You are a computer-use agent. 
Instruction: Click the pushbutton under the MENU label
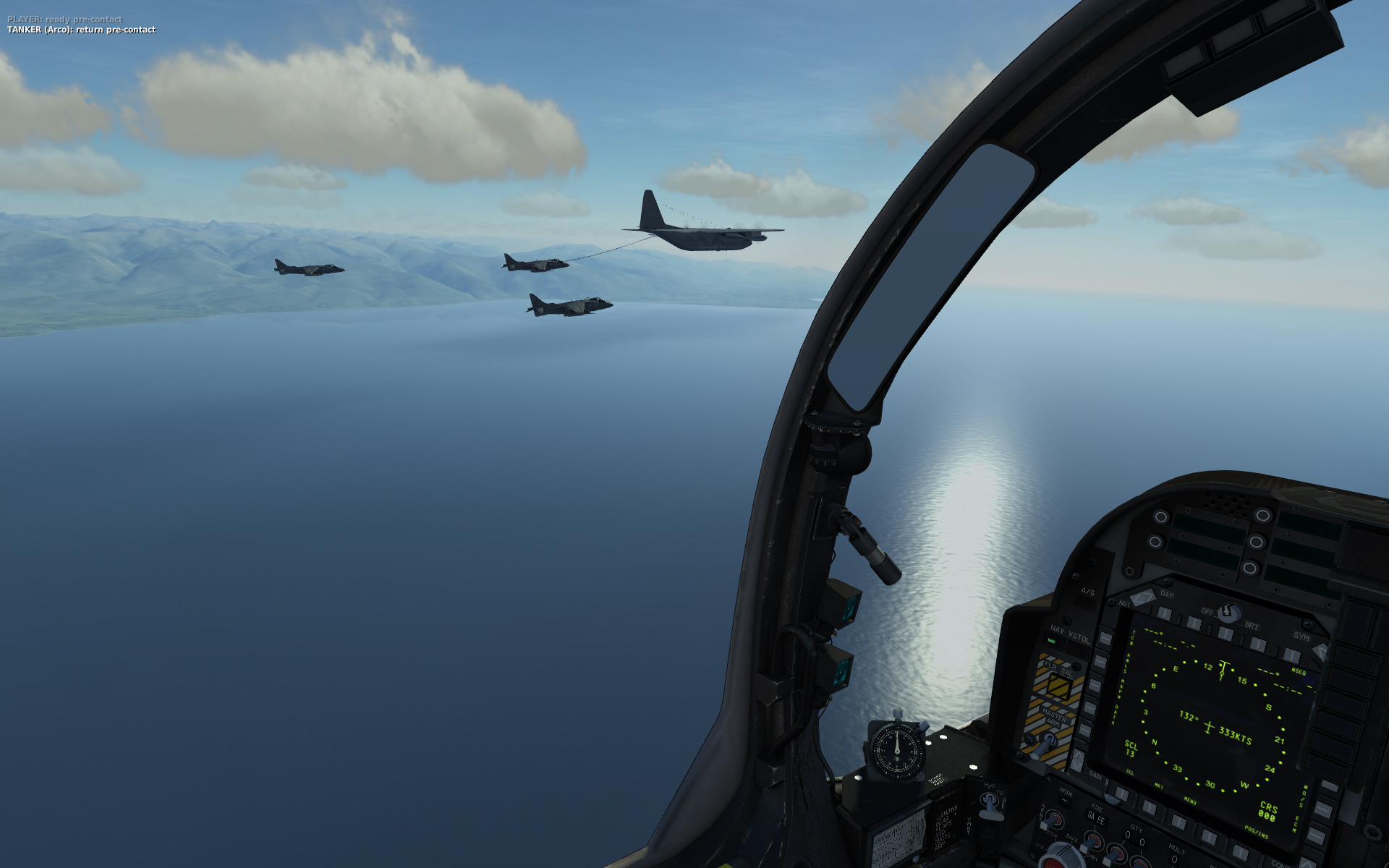[x=1180, y=822]
